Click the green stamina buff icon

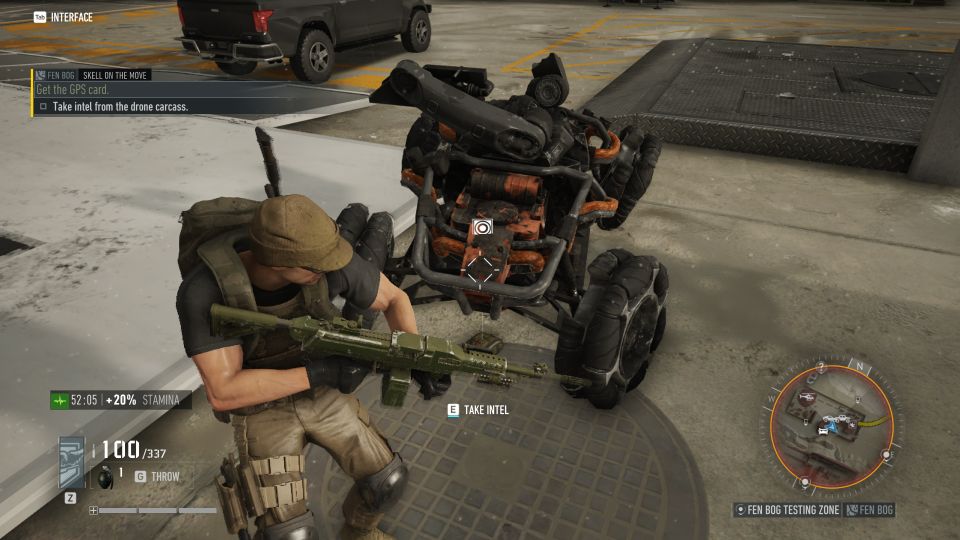point(60,401)
